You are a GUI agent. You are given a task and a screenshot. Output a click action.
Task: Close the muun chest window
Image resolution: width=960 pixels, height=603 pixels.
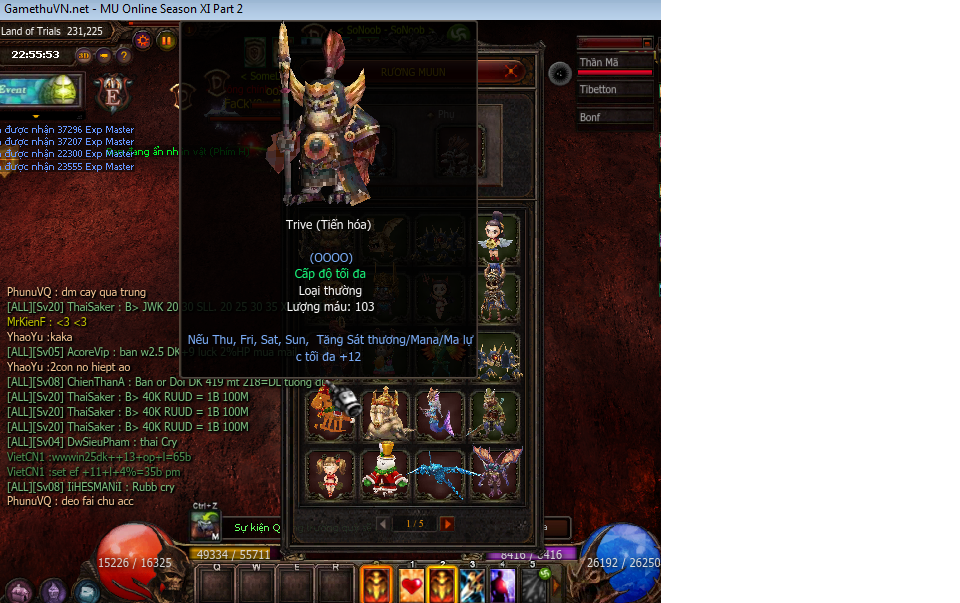512,72
